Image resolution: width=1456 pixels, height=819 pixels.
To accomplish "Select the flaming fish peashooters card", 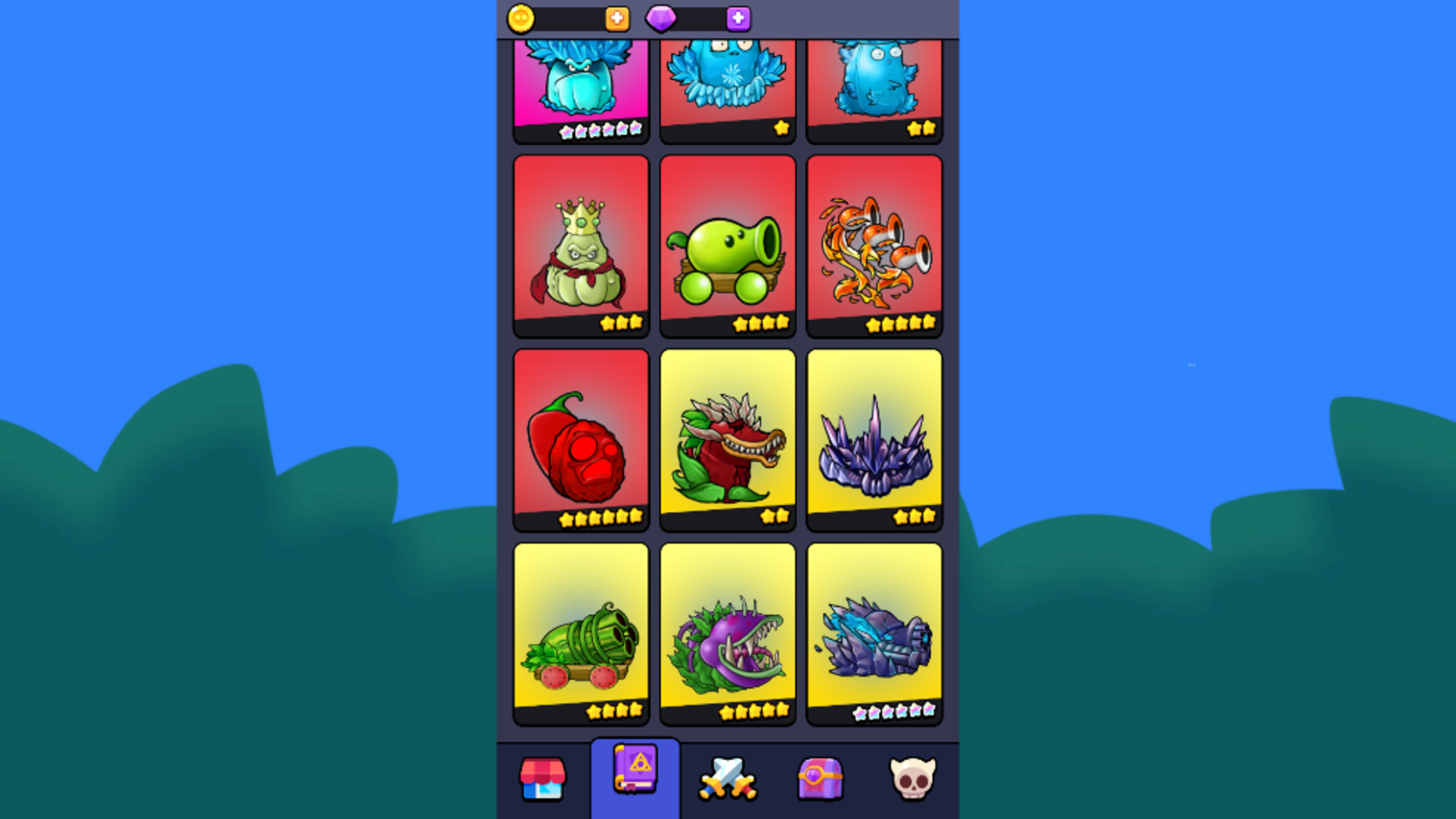I will 874,243.
